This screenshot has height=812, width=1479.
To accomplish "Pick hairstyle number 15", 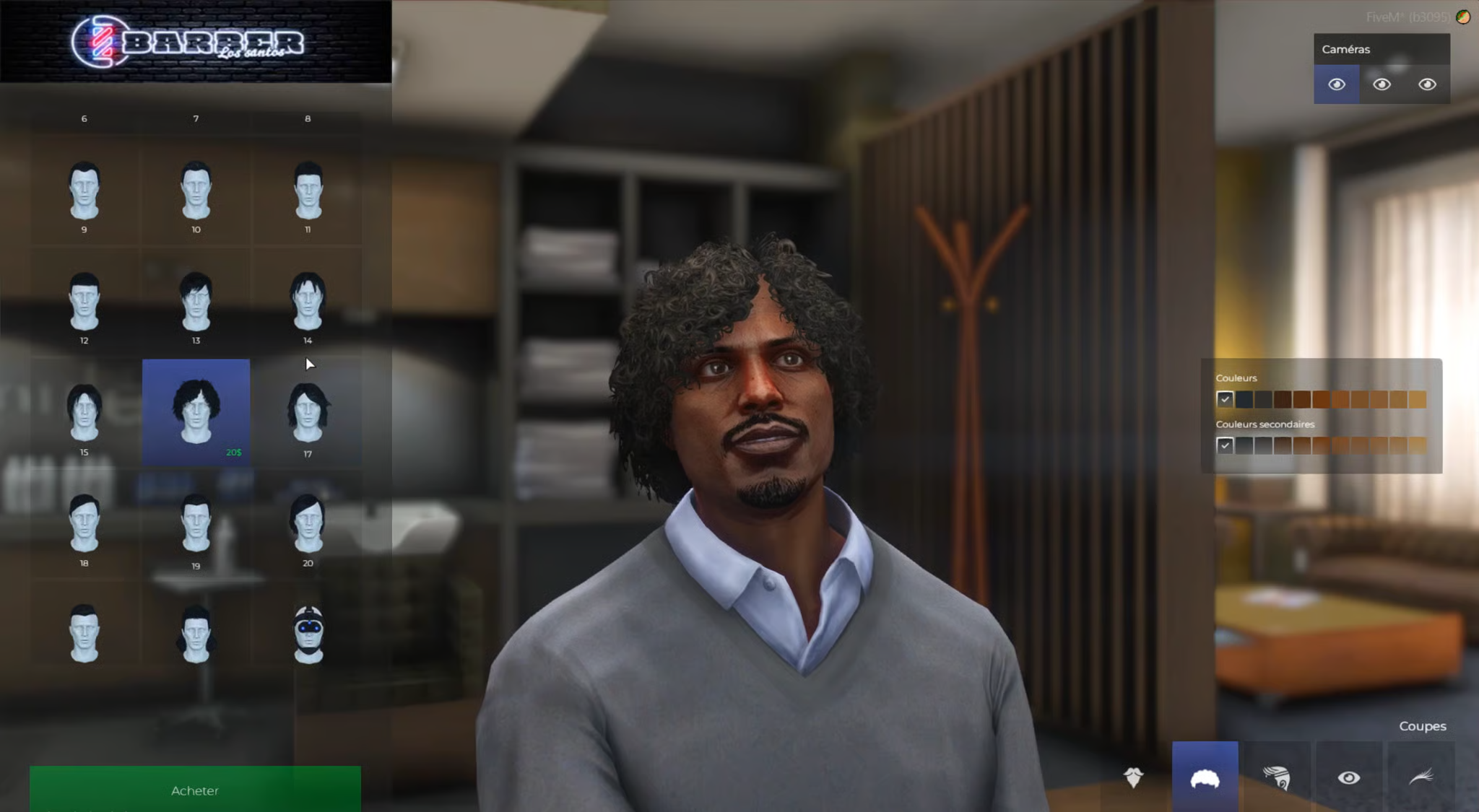I will [84, 413].
